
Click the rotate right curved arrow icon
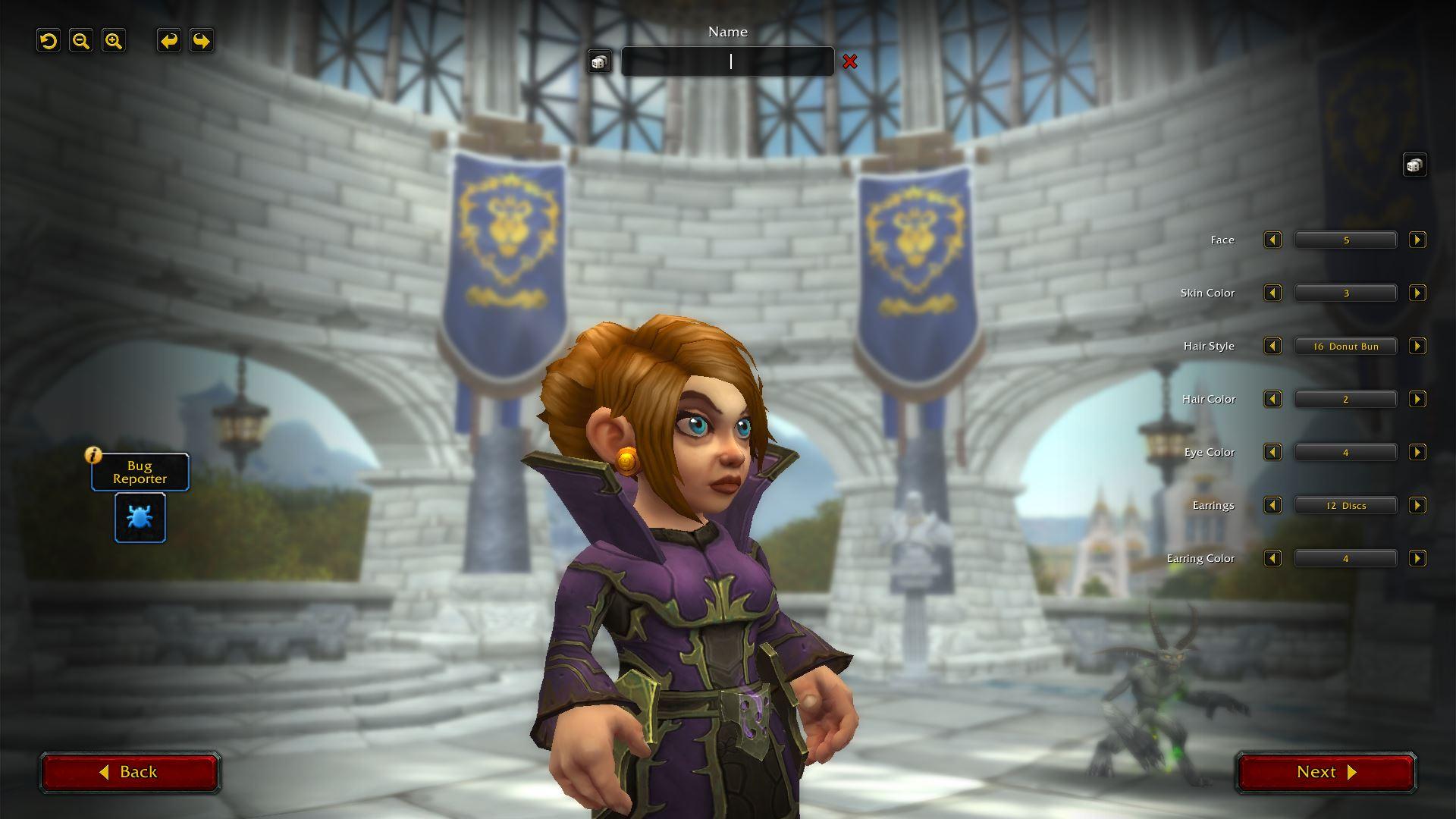[x=201, y=42]
